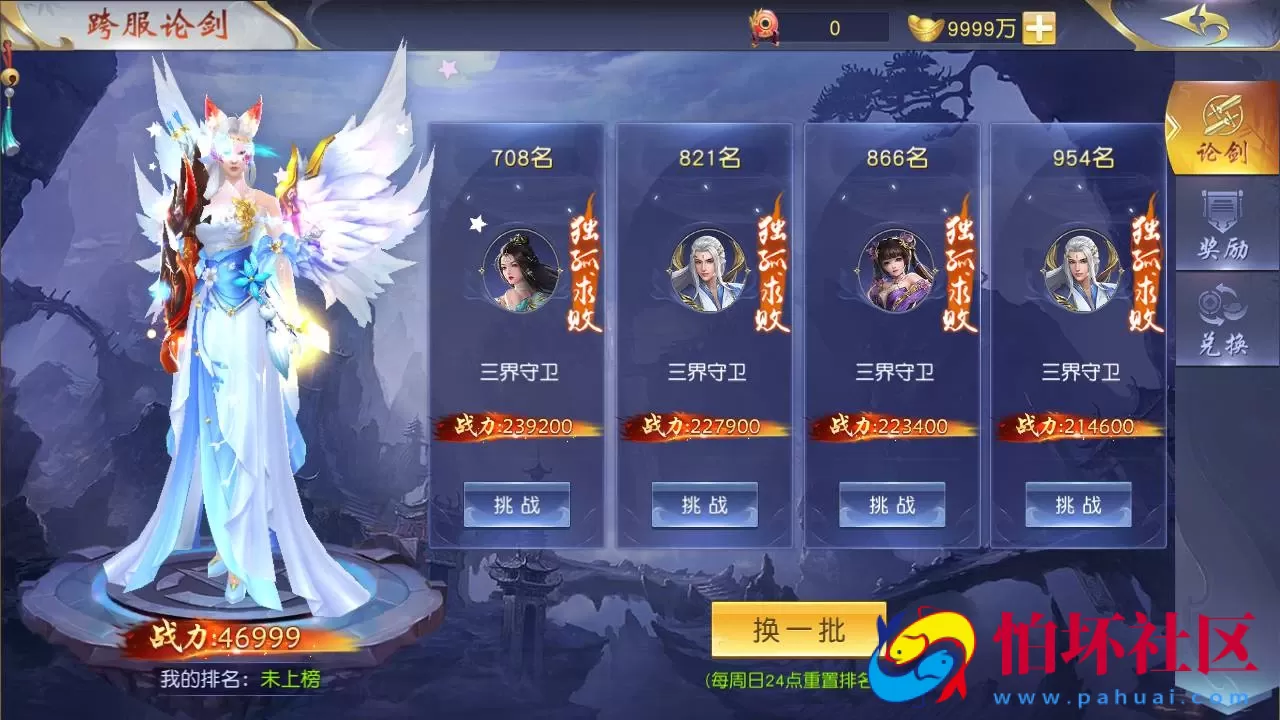Open the 奖励 rewards panel icon
Viewport: 1280px width, 720px height.
point(1222,222)
